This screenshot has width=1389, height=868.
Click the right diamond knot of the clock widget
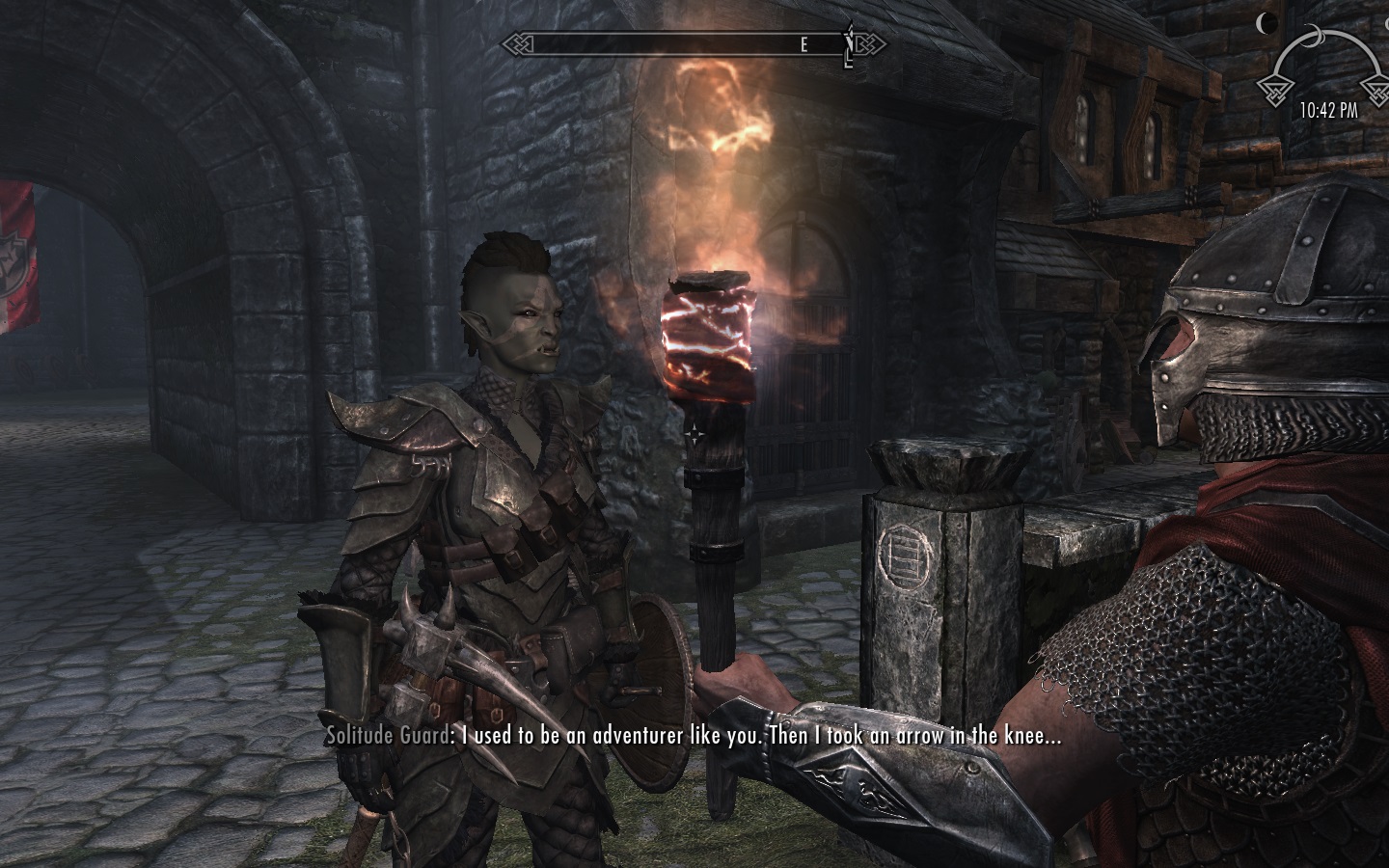[x=1376, y=93]
